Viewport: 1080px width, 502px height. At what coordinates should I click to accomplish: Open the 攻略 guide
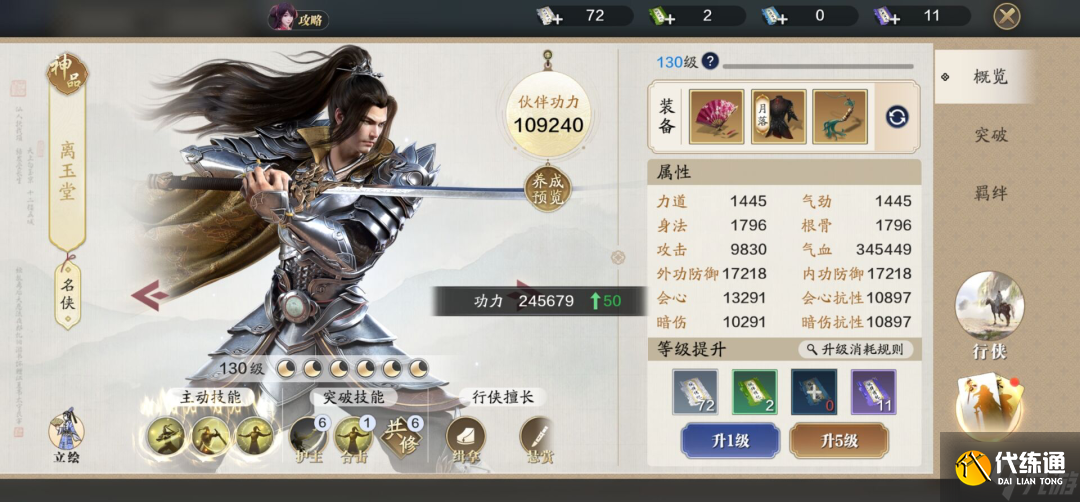pos(298,18)
